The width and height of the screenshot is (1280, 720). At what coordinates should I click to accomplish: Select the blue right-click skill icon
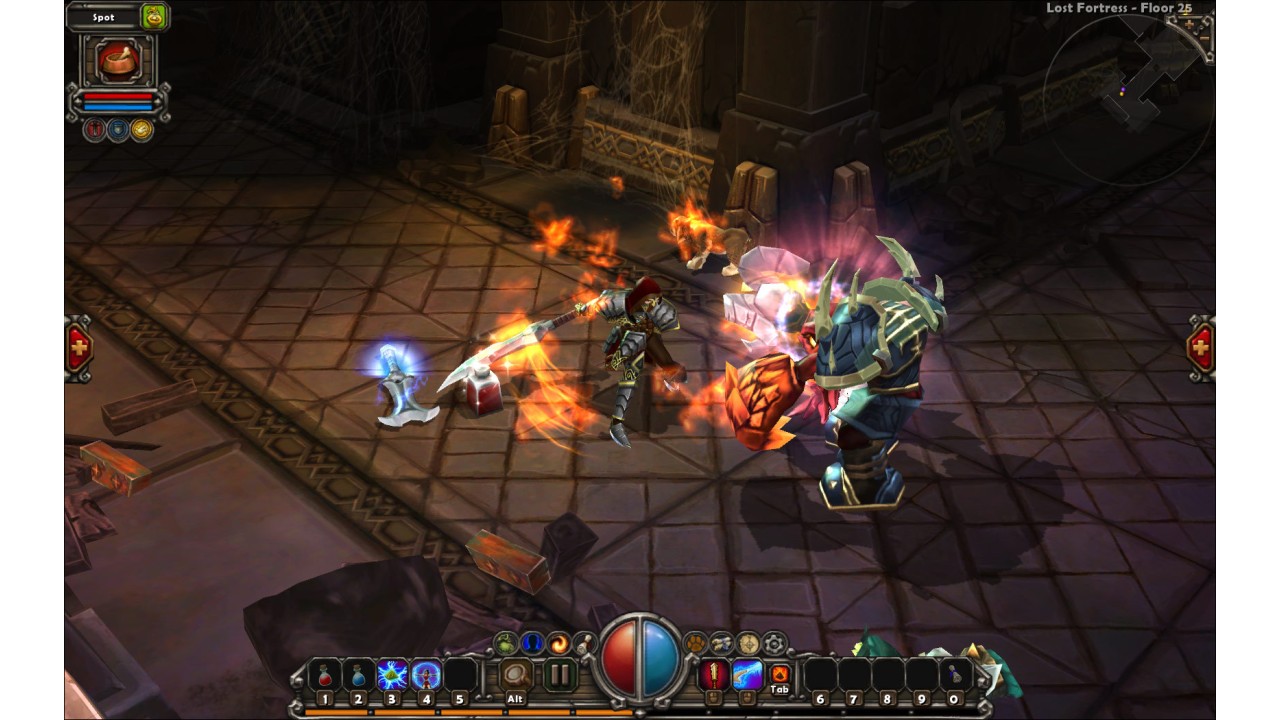pyautogui.click(x=747, y=675)
